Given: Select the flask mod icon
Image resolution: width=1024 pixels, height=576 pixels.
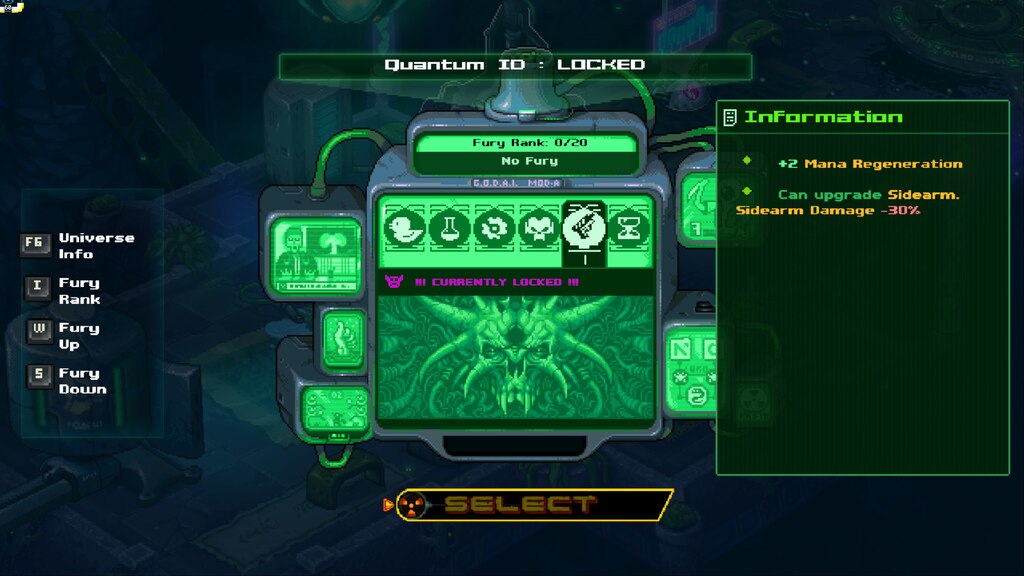Looking at the screenshot, I should (x=449, y=228).
